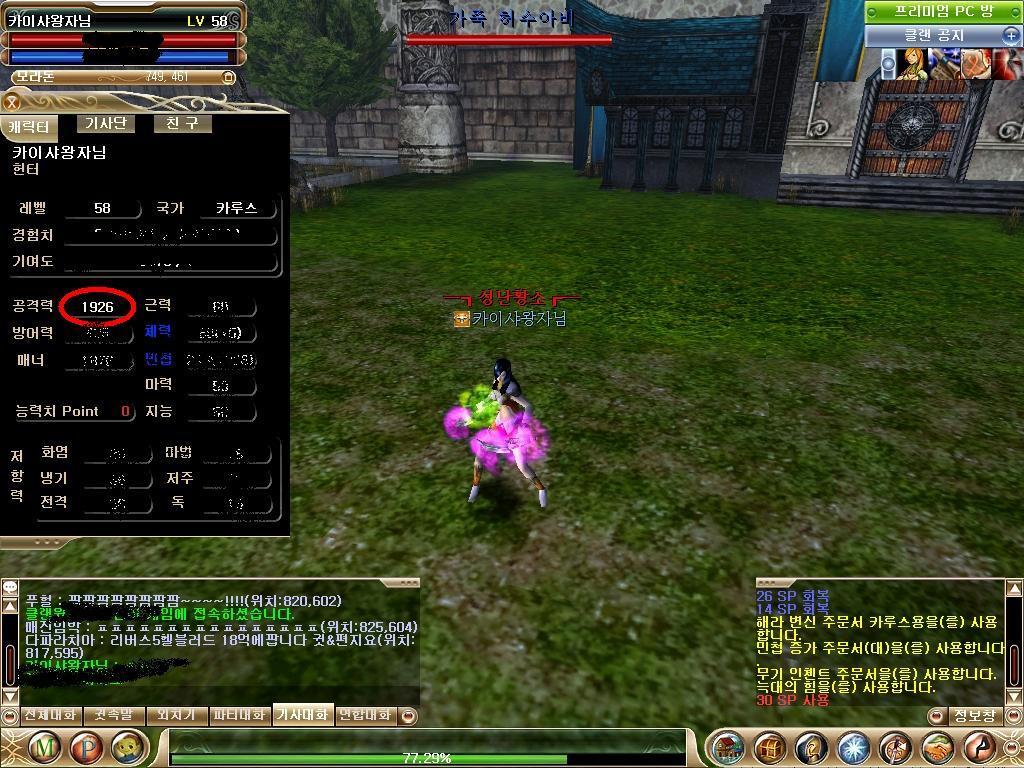The height and width of the screenshot is (768, 1024).
Task: Open the 파티대화 party chat tab
Action: coord(239,715)
